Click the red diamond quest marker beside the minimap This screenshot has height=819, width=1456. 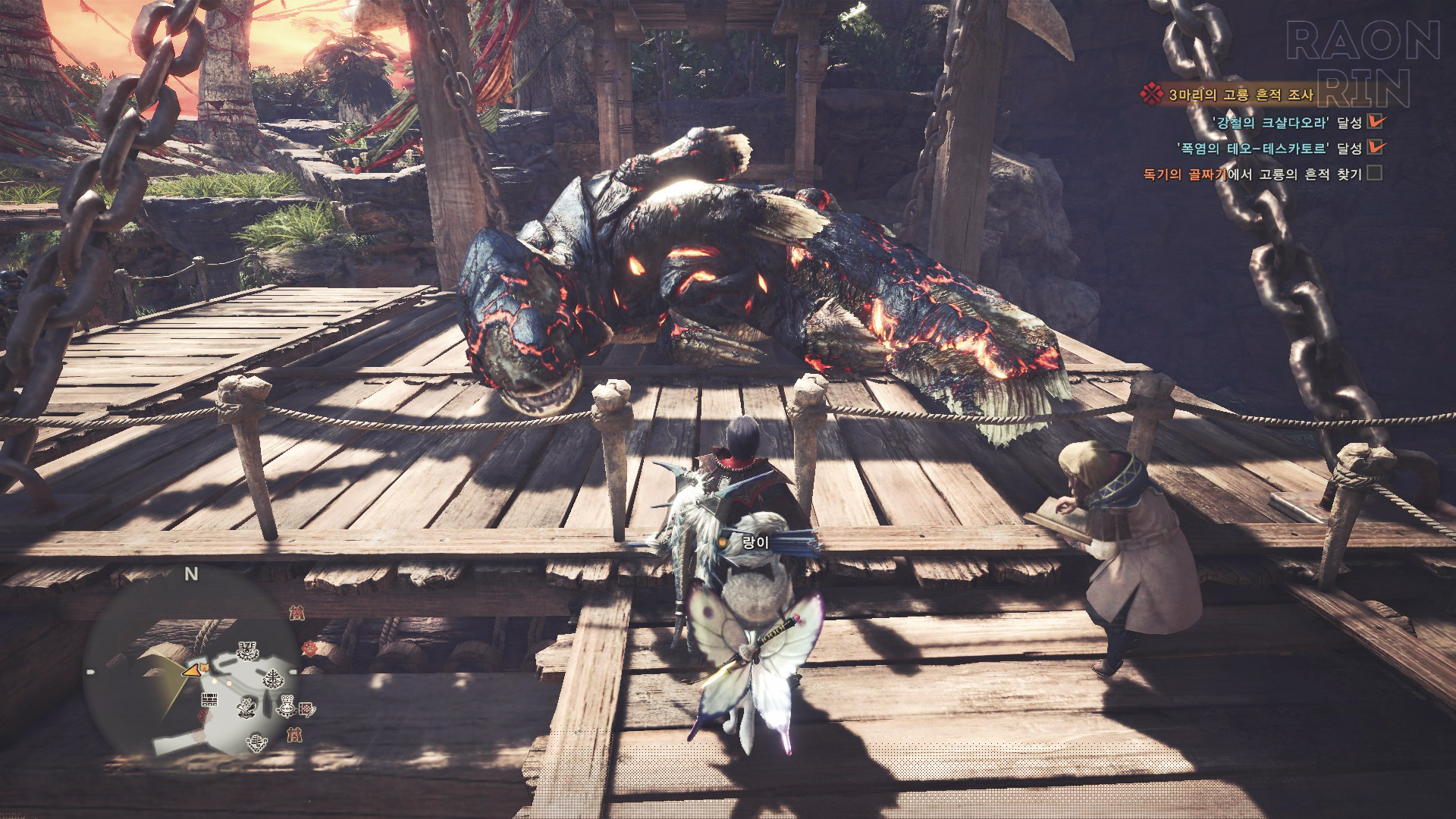(309, 648)
